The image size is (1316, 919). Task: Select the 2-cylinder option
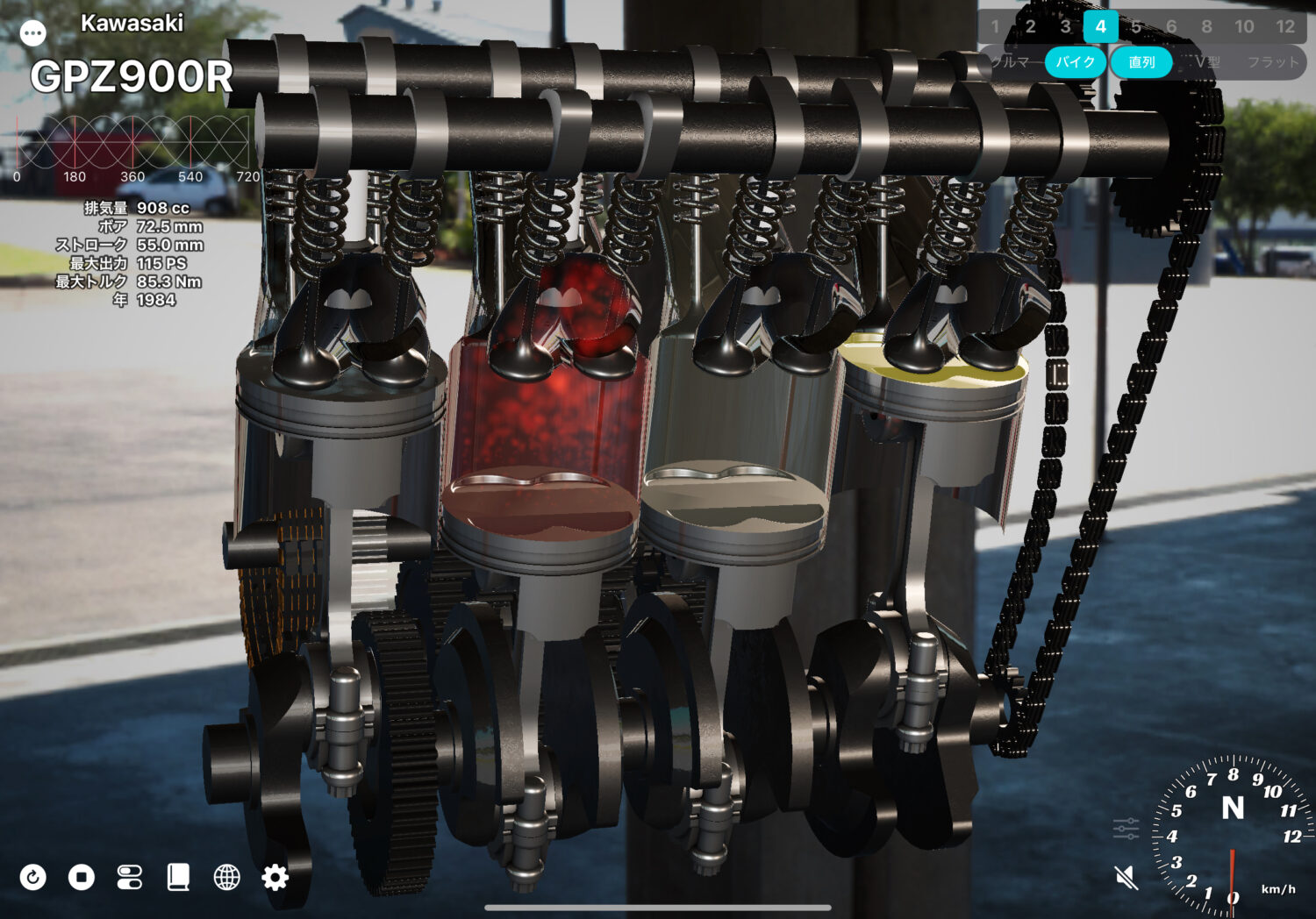click(1030, 26)
